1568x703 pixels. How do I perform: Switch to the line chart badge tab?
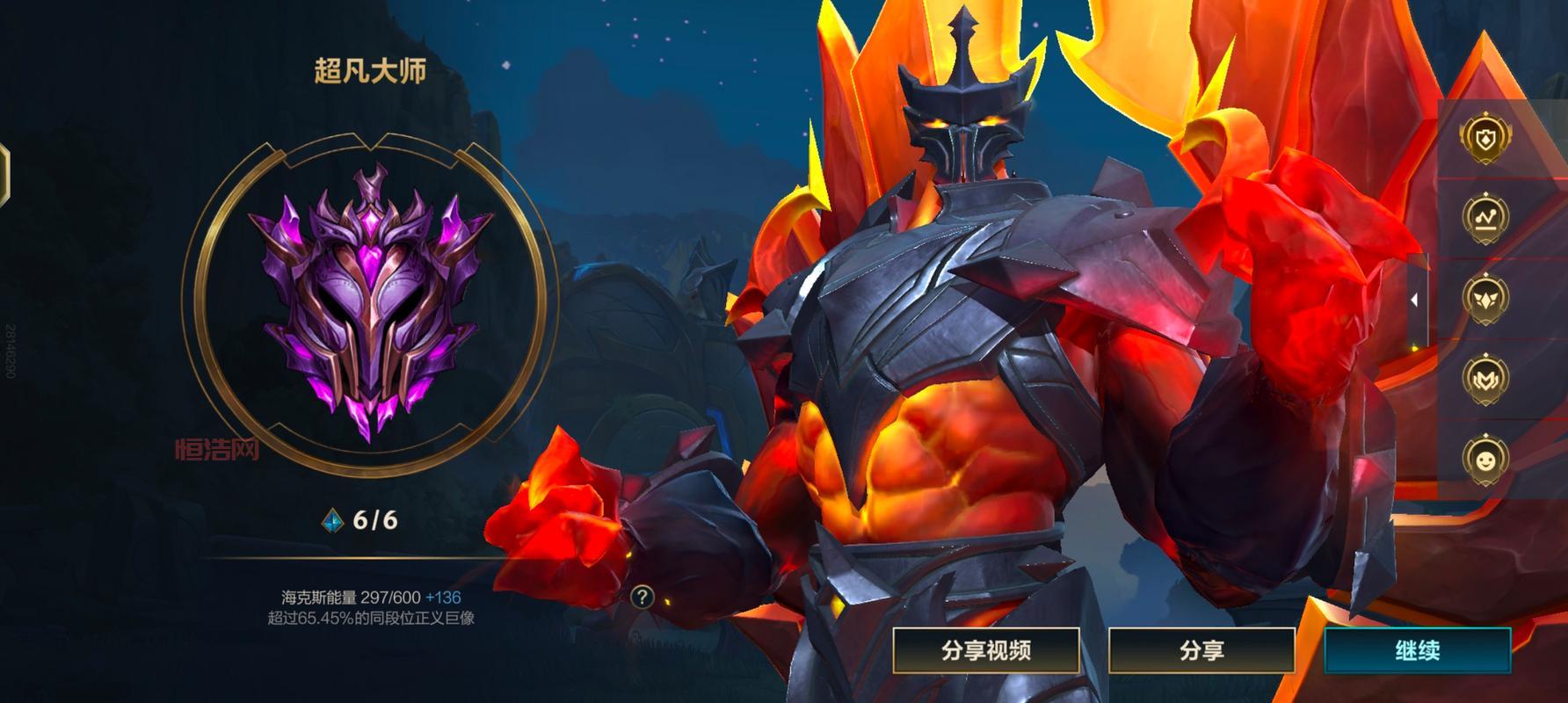click(x=1485, y=217)
